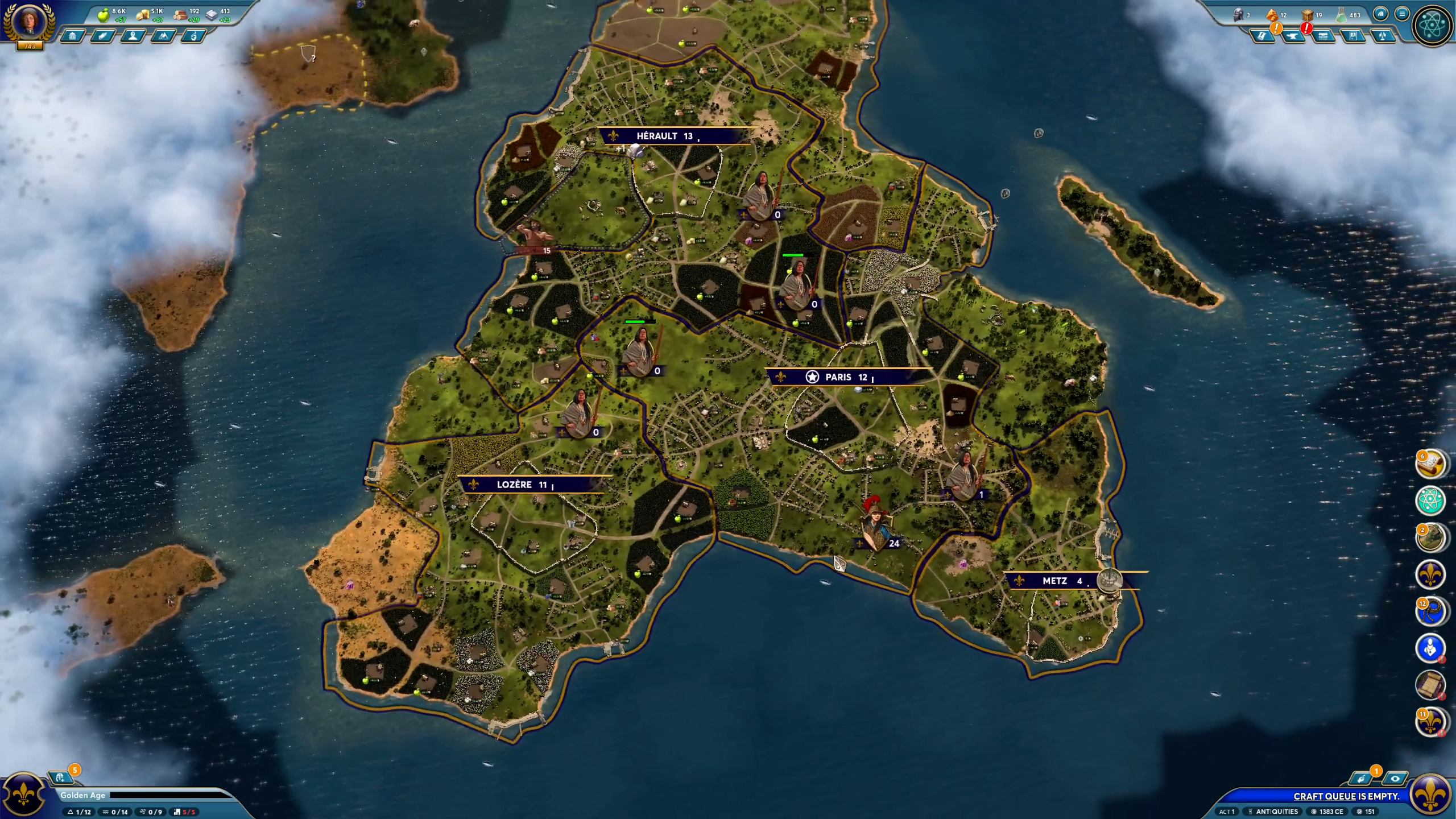
Task: Open the mountains terrain icon in top-left toolbar
Action: [164, 36]
